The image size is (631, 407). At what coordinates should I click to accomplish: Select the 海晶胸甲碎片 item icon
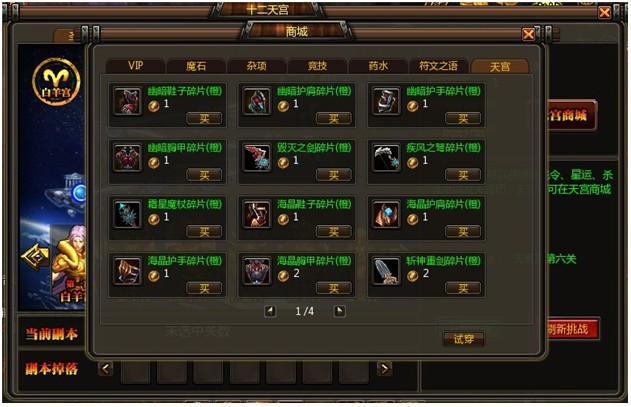click(x=257, y=270)
